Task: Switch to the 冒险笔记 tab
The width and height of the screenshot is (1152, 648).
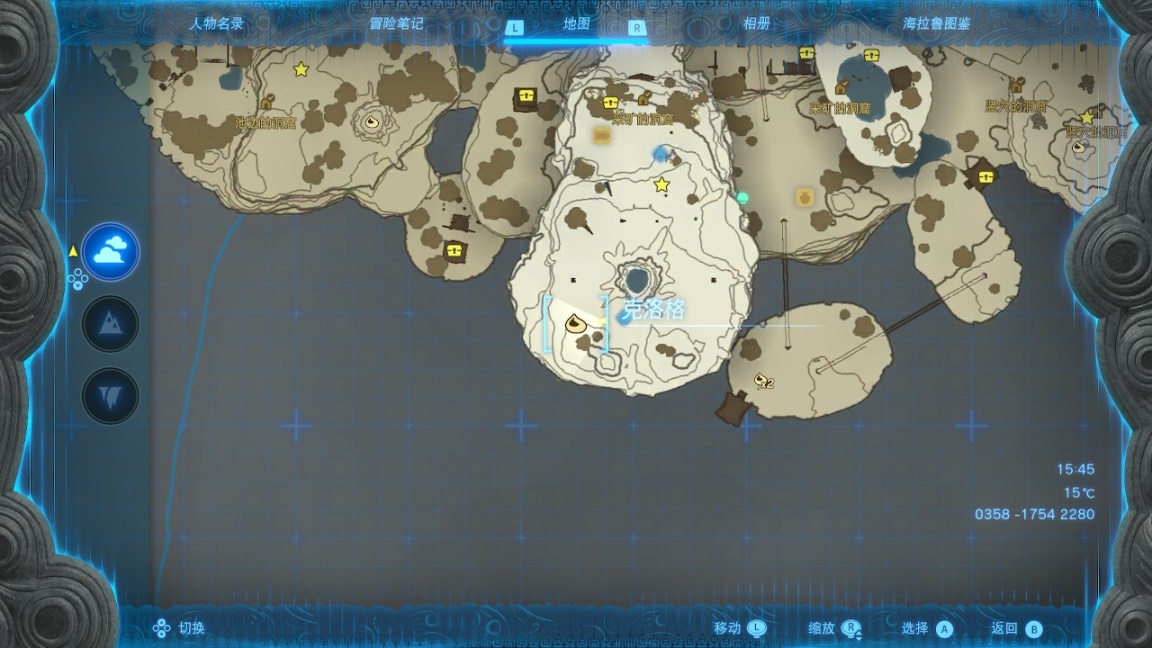Action: tap(397, 24)
